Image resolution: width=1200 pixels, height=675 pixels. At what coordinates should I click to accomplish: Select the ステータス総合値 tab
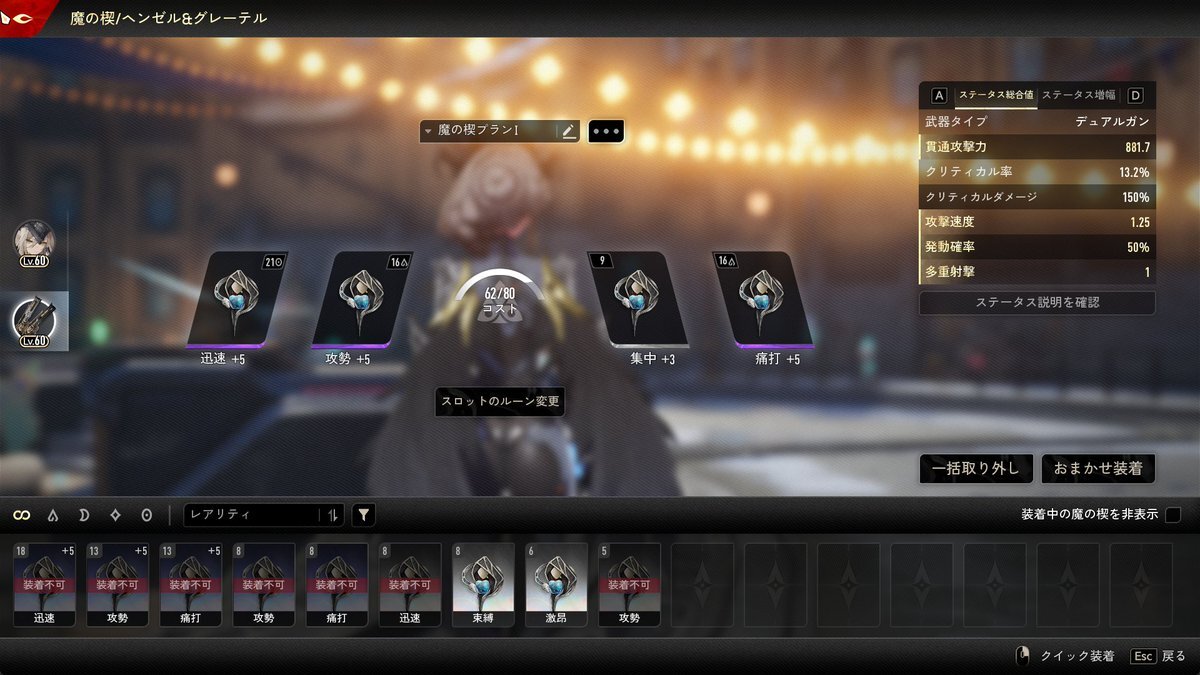pos(996,95)
